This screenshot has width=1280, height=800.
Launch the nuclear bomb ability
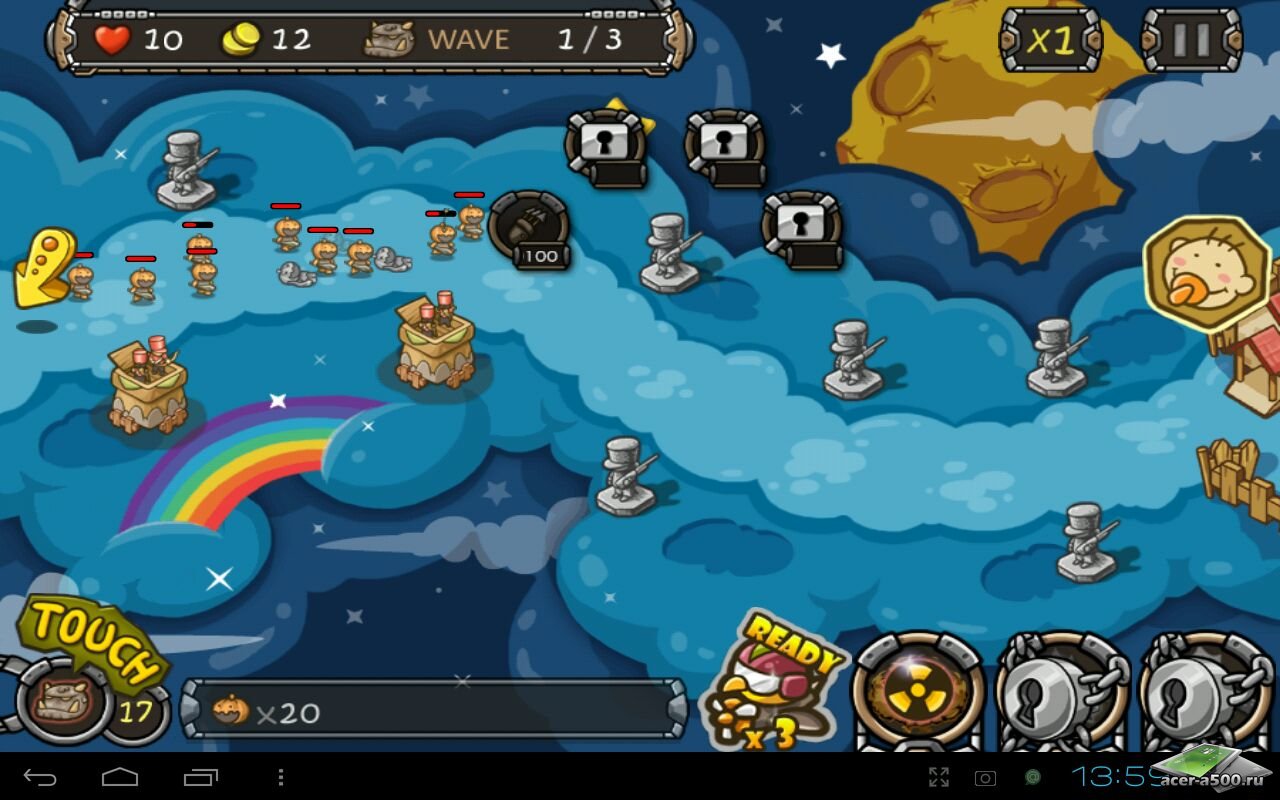918,692
